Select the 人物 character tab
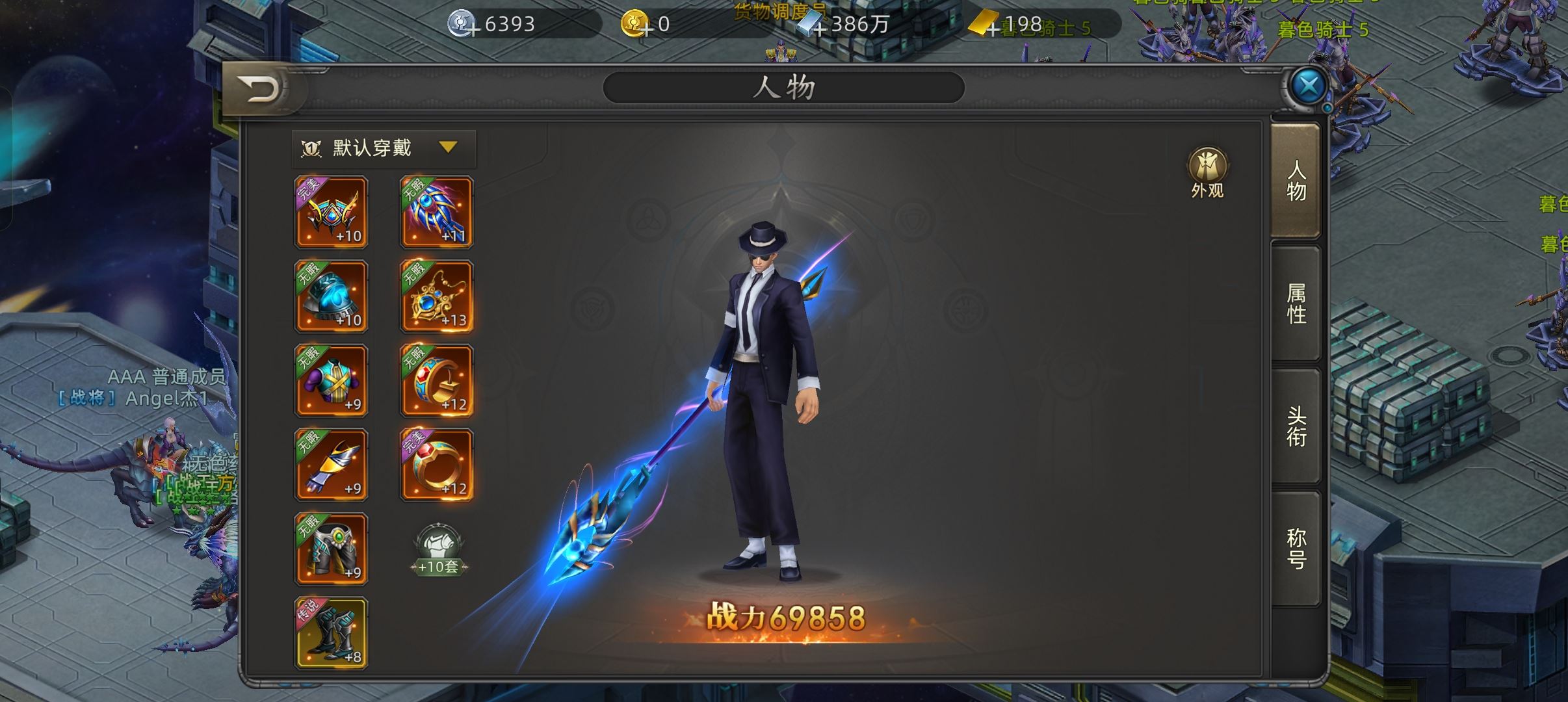The width and height of the screenshot is (1568, 702). pyautogui.click(x=1296, y=181)
